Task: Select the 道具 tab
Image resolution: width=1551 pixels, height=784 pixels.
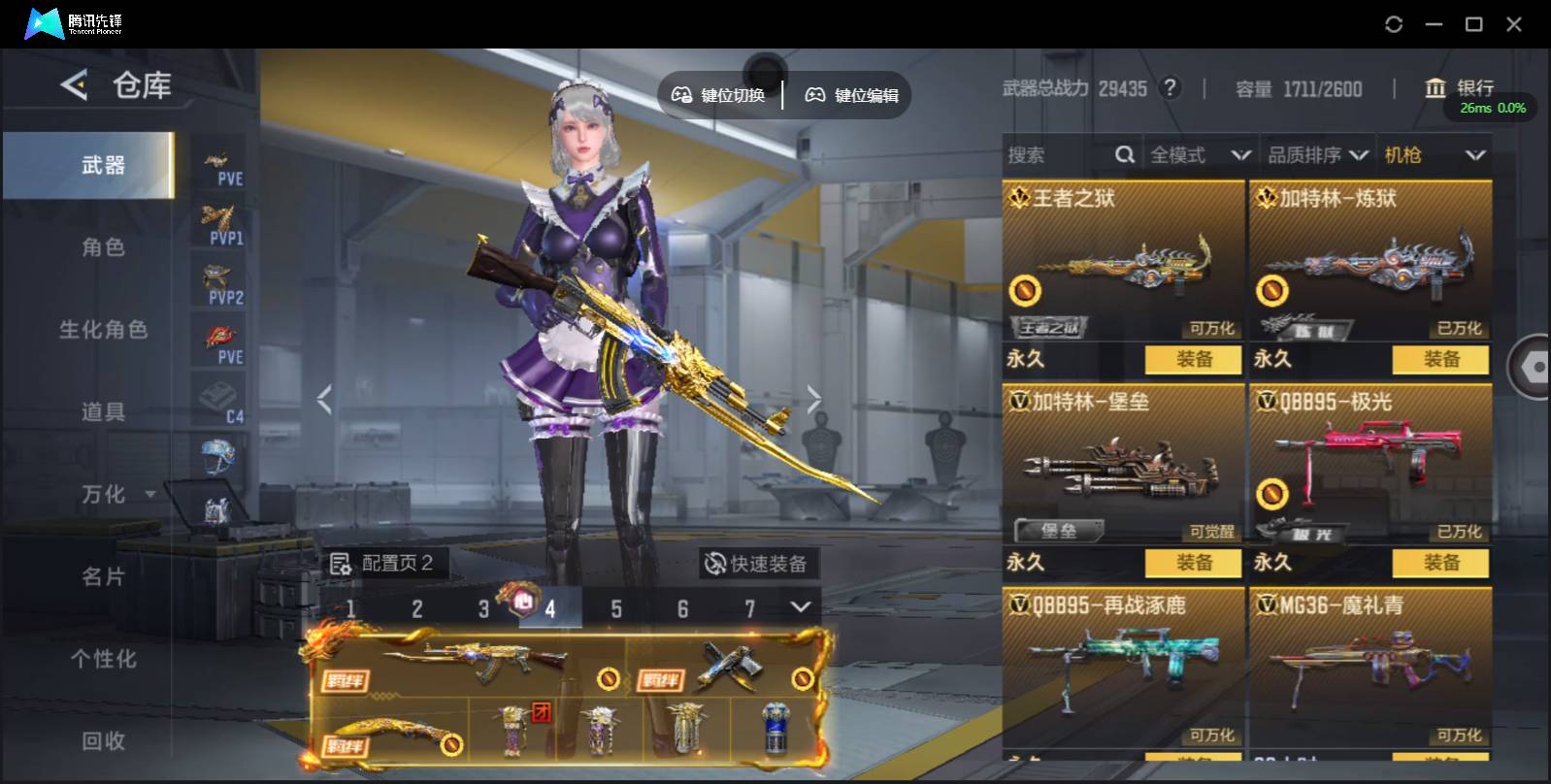Action: tap(103, 412)
